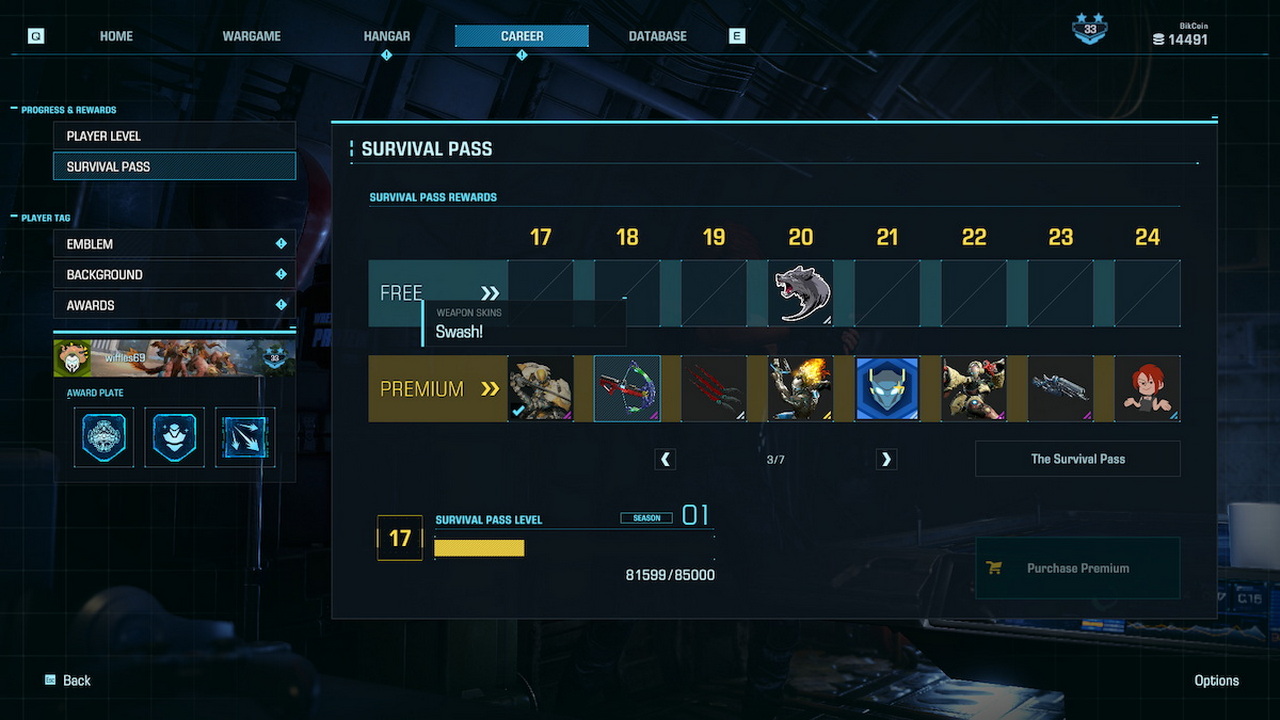Switch to the Home tab

point(116,36)
